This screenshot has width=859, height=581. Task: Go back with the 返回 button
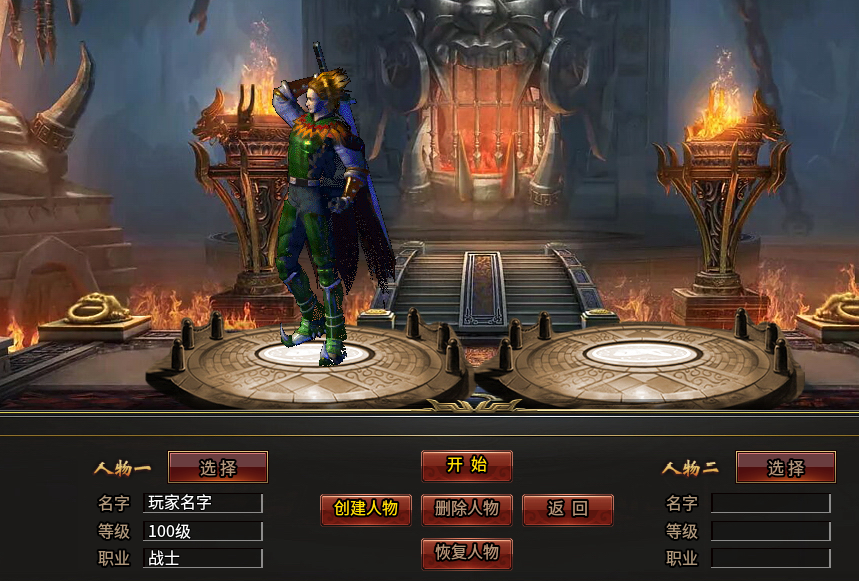(567, 509)
